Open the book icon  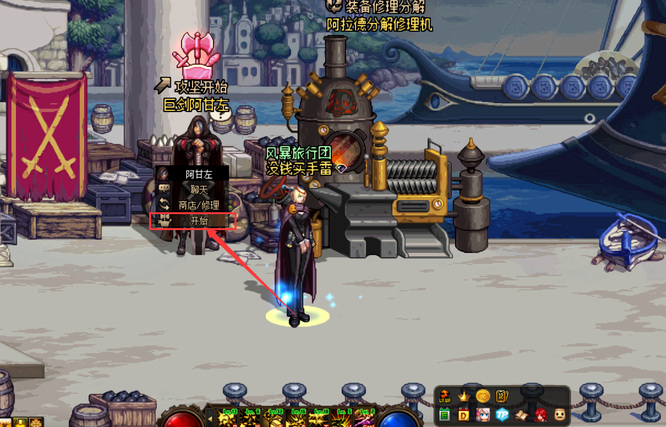521,414
